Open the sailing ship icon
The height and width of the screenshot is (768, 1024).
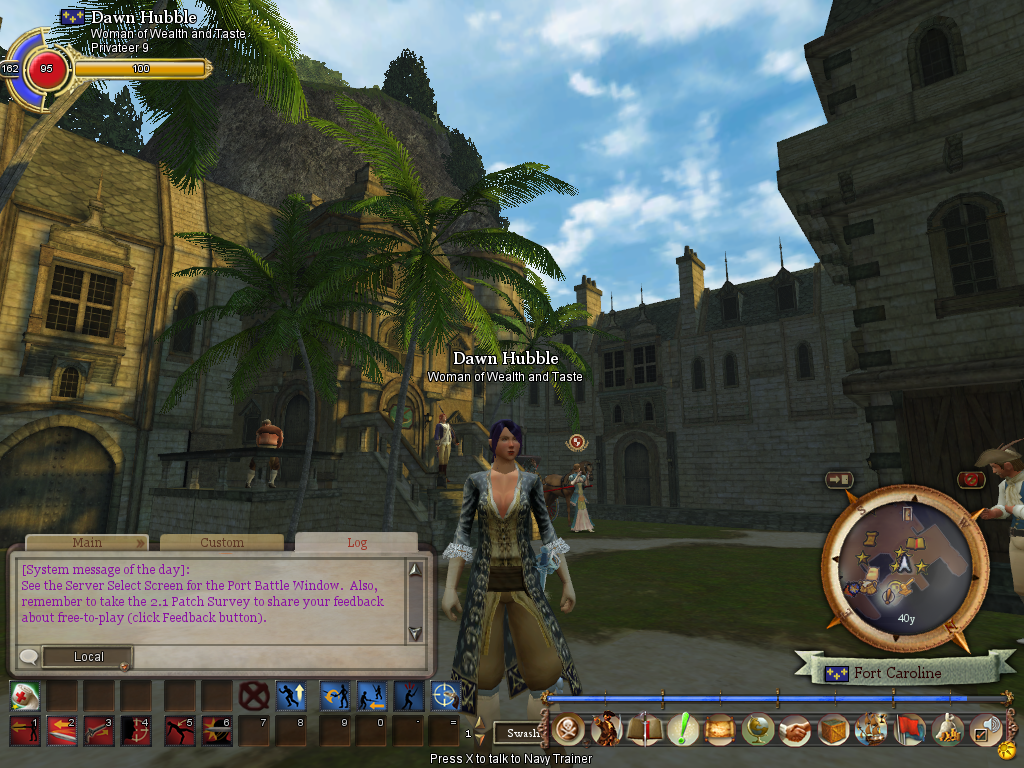(x=871, y=731)
